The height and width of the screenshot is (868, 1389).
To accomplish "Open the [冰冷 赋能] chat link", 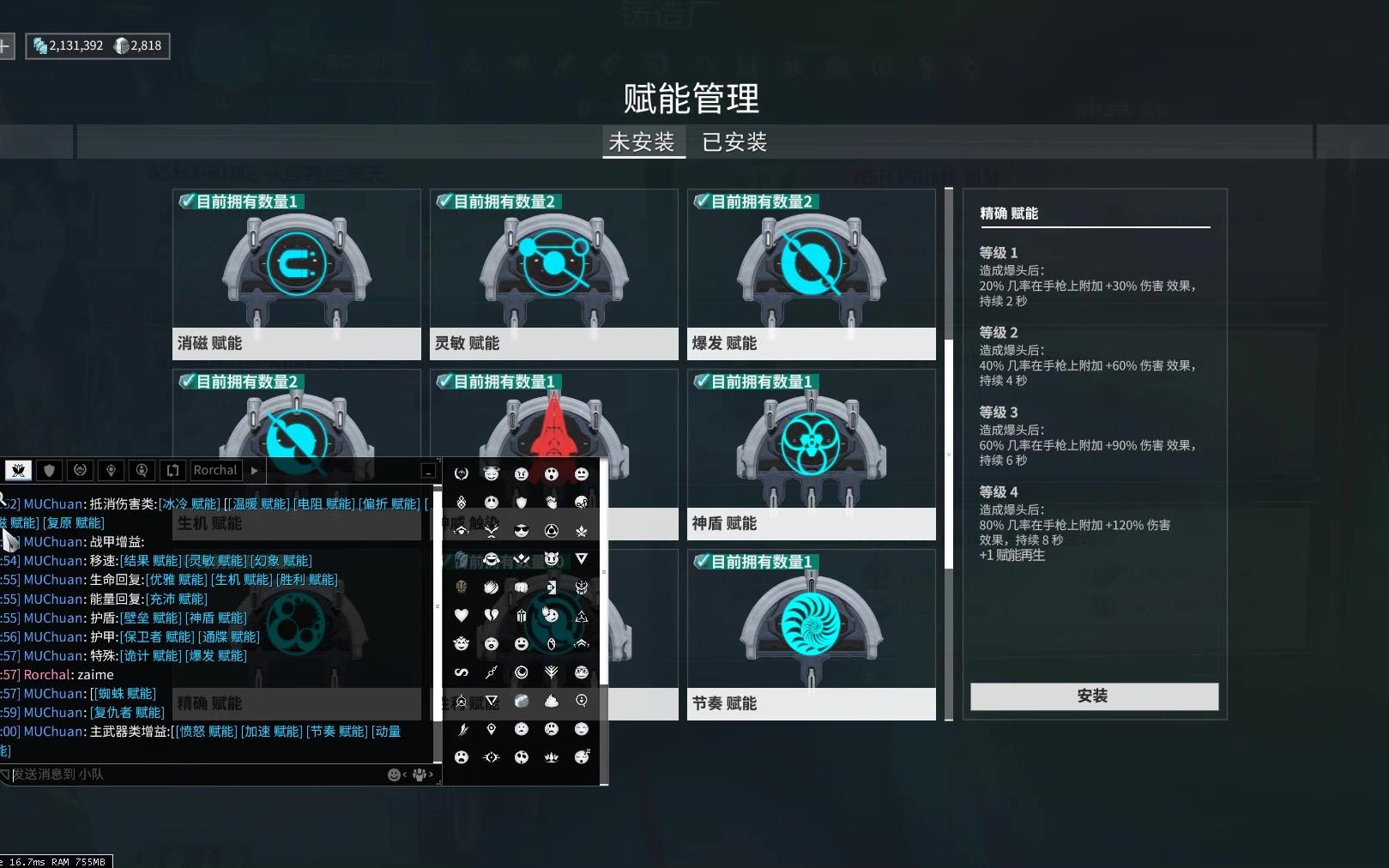I will tap(190, 503).
